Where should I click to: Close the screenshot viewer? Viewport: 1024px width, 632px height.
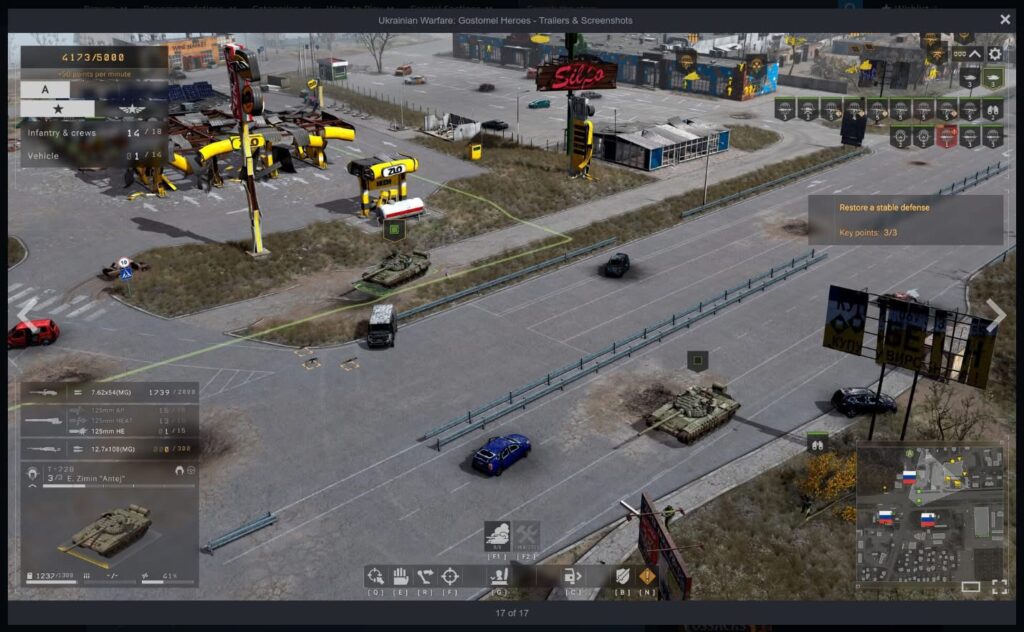(1005, 19)
